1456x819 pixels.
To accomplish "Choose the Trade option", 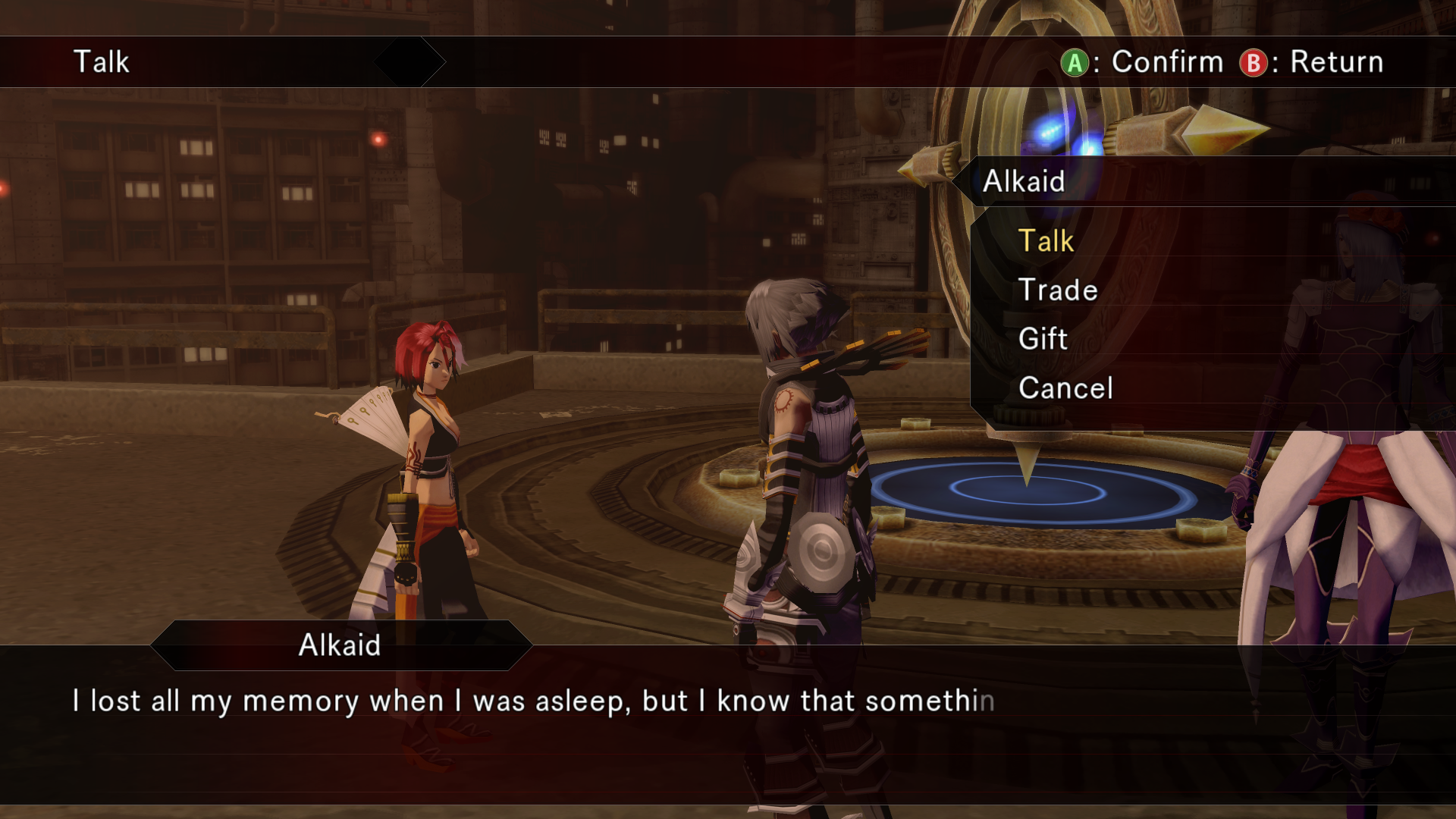I will tap(1058, 290).
